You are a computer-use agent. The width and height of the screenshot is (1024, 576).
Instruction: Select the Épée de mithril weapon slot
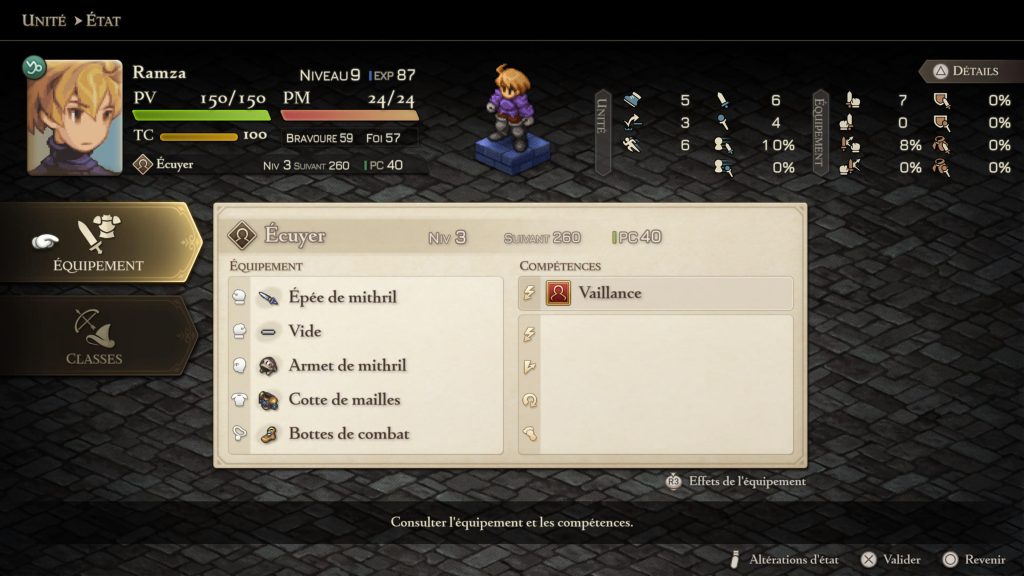[x=342, y=297]
